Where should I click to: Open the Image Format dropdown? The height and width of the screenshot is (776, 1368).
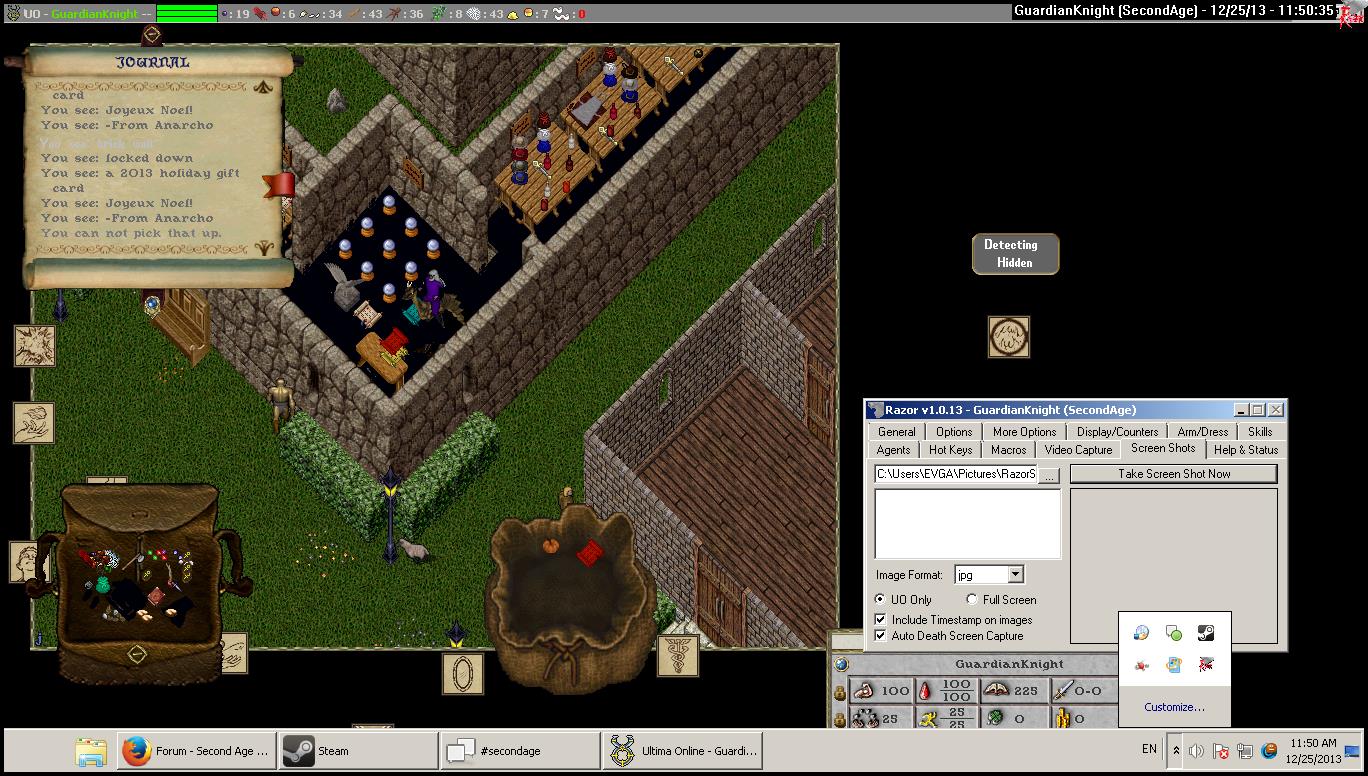coord(1015,575)
